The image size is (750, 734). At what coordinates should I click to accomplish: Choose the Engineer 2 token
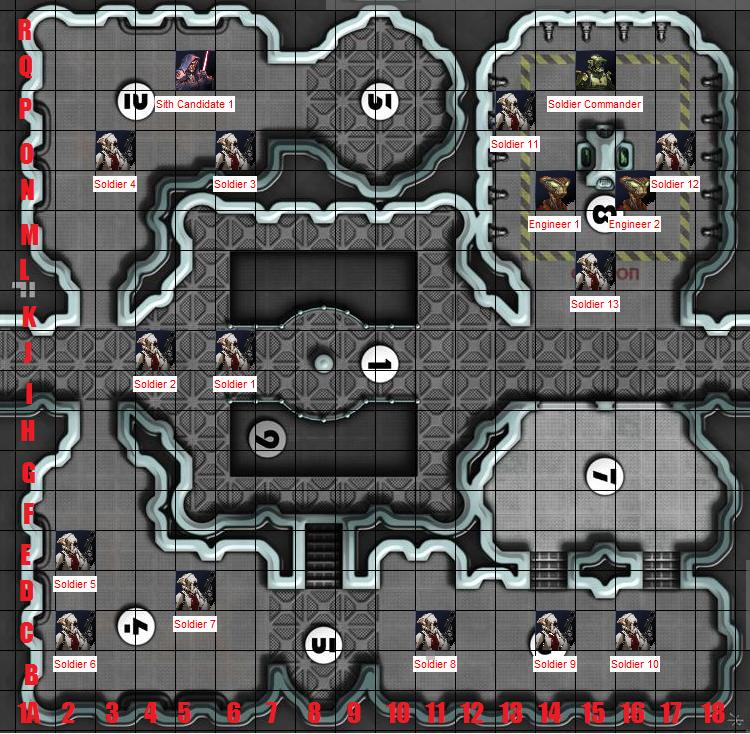click(635, 190)
